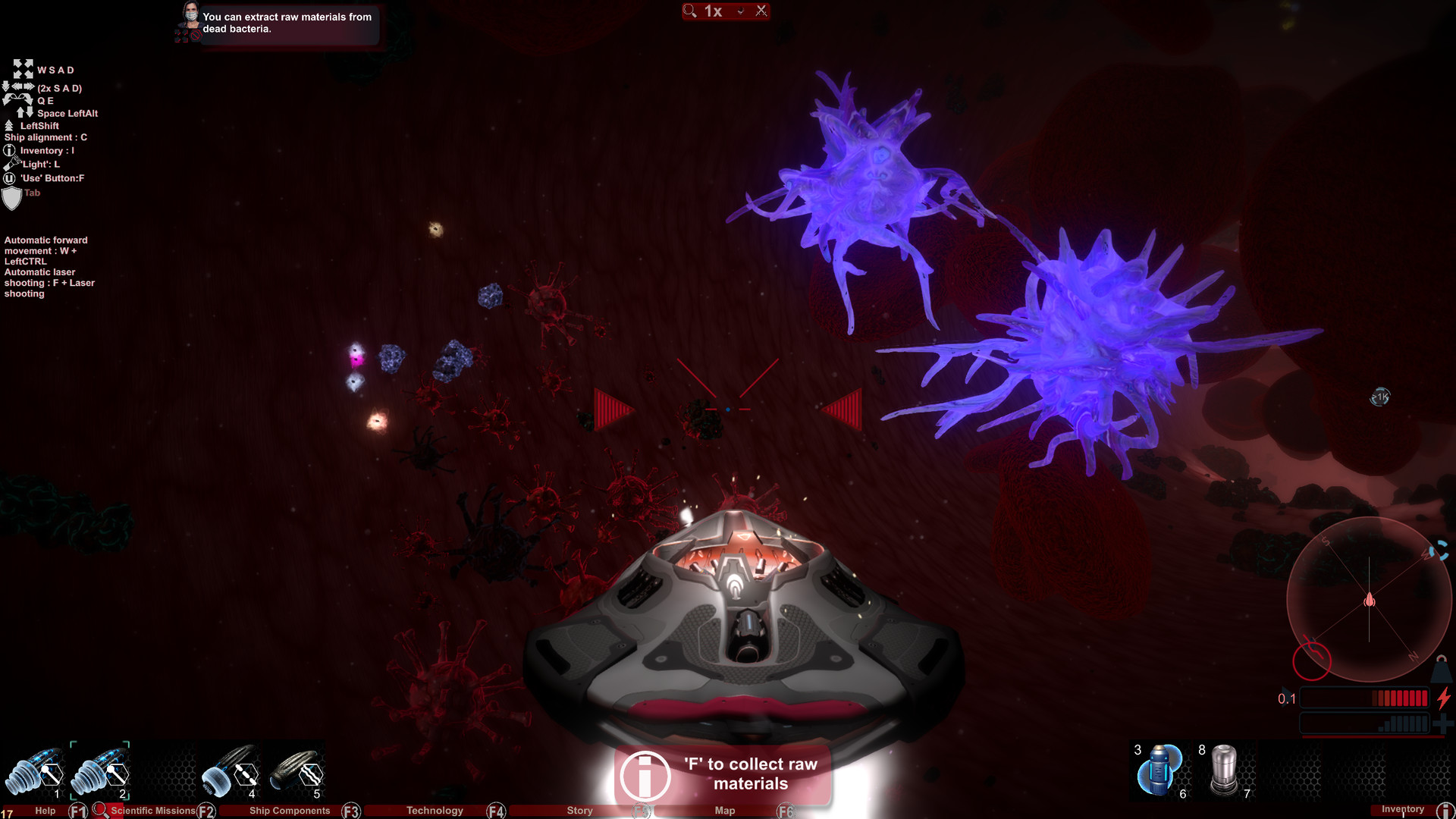Choose weapon slot 4 dashed-beam tool
Viewport: 1456px width, 819px height.
(231, 773)
